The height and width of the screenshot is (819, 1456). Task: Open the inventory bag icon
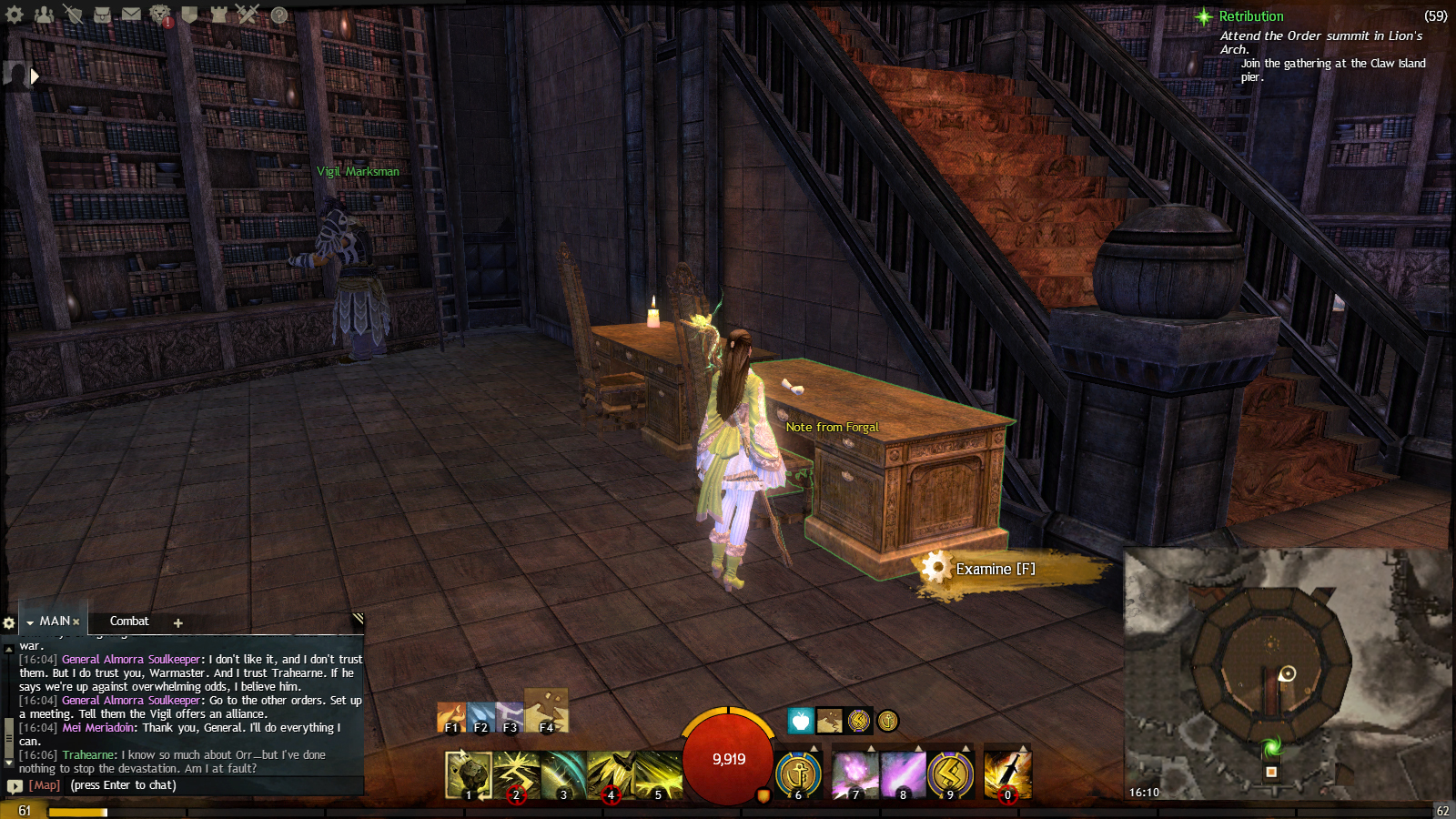click(x=102, y=14)
